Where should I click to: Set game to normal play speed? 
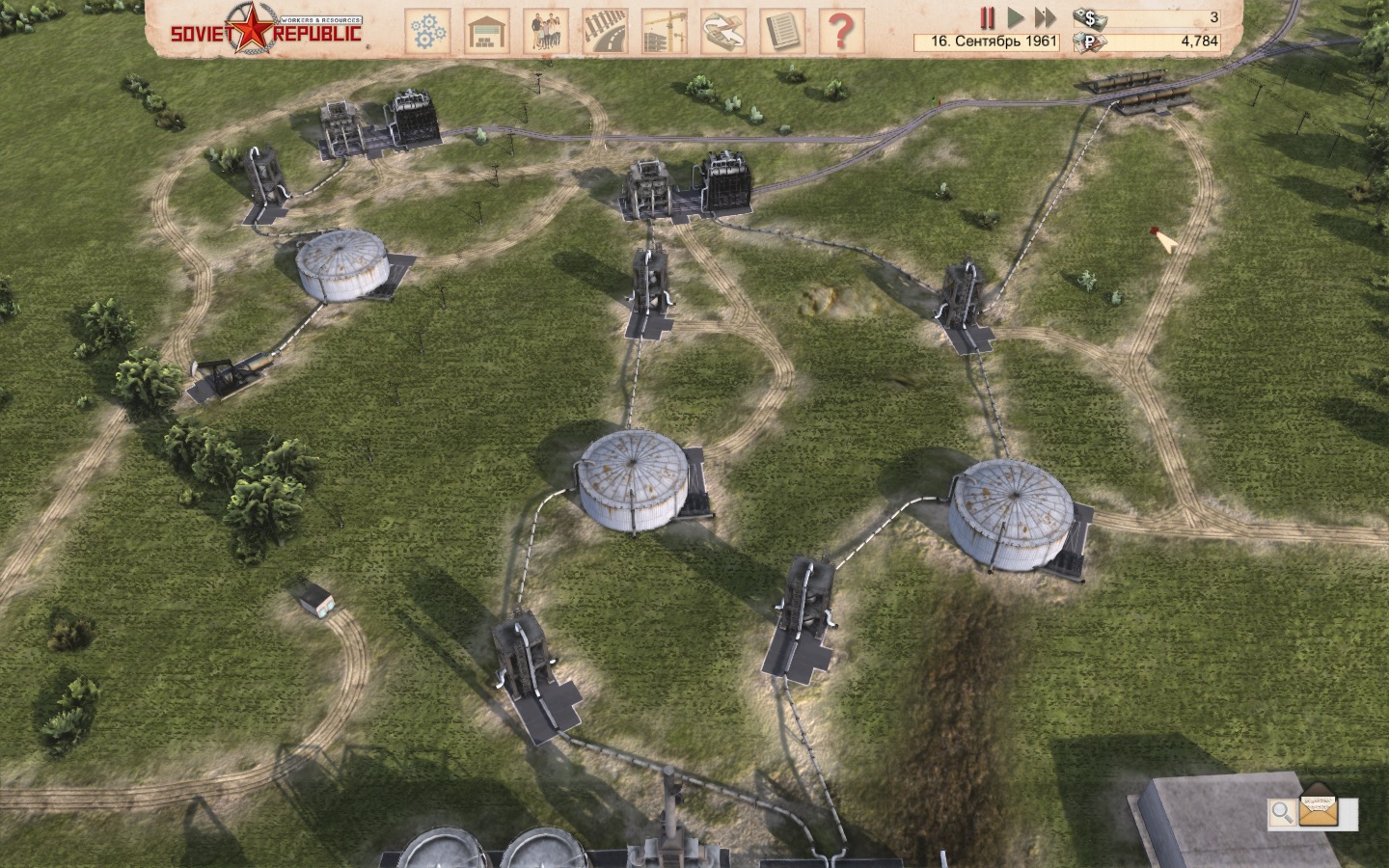[1015, 17]
